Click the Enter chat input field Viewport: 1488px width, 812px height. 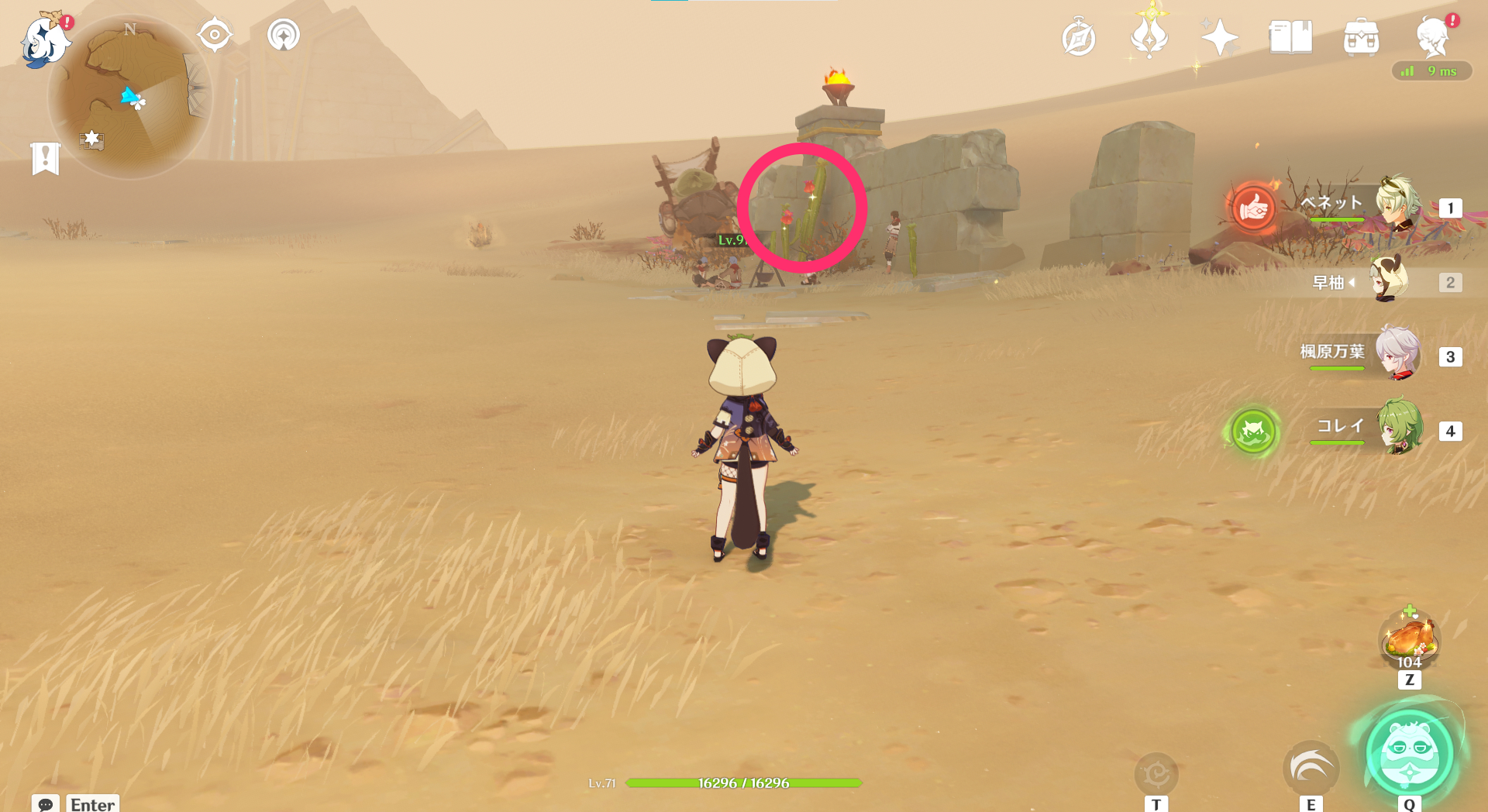coord(92,805)
